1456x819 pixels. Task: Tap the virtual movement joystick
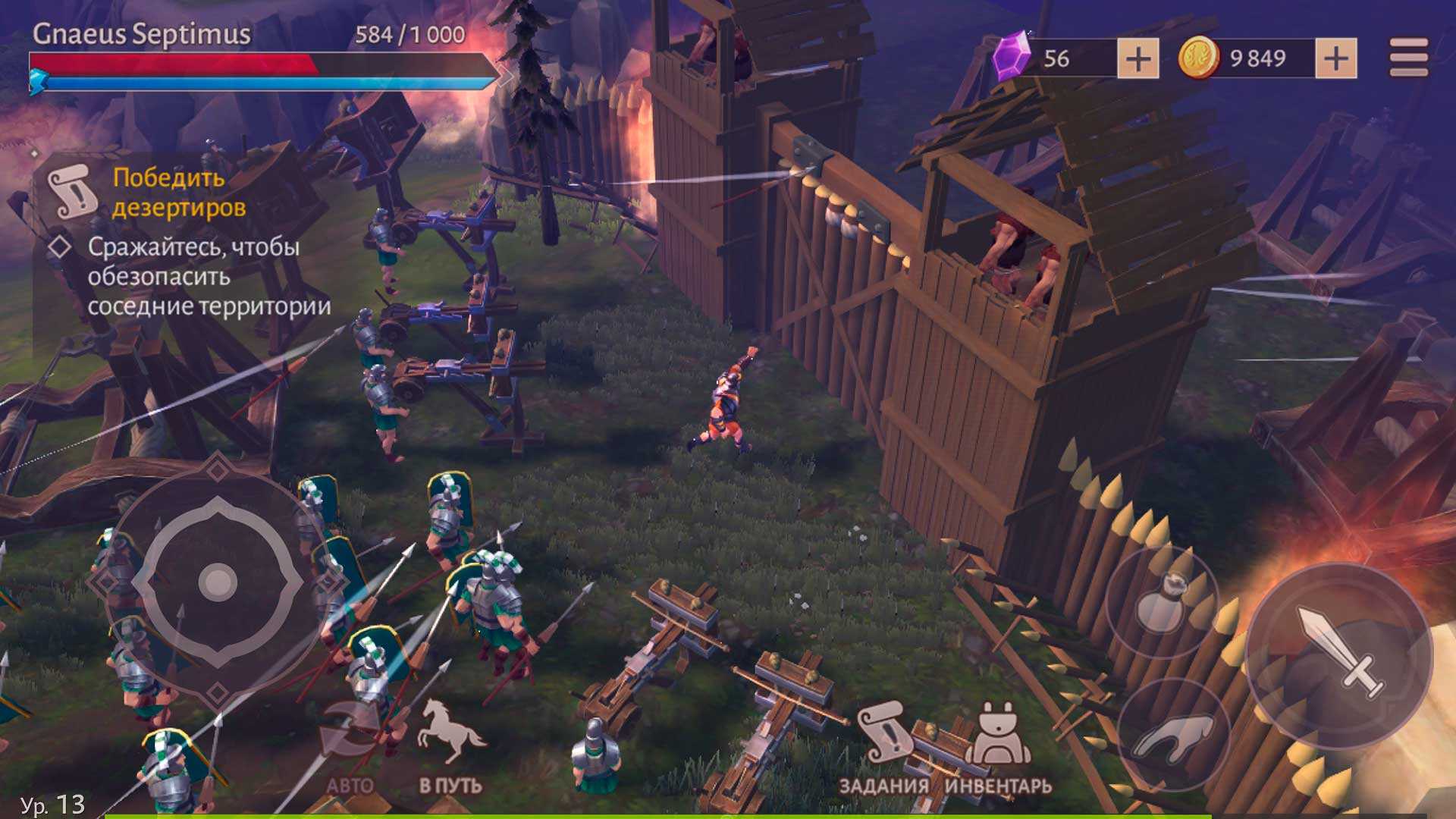[218, 582]
